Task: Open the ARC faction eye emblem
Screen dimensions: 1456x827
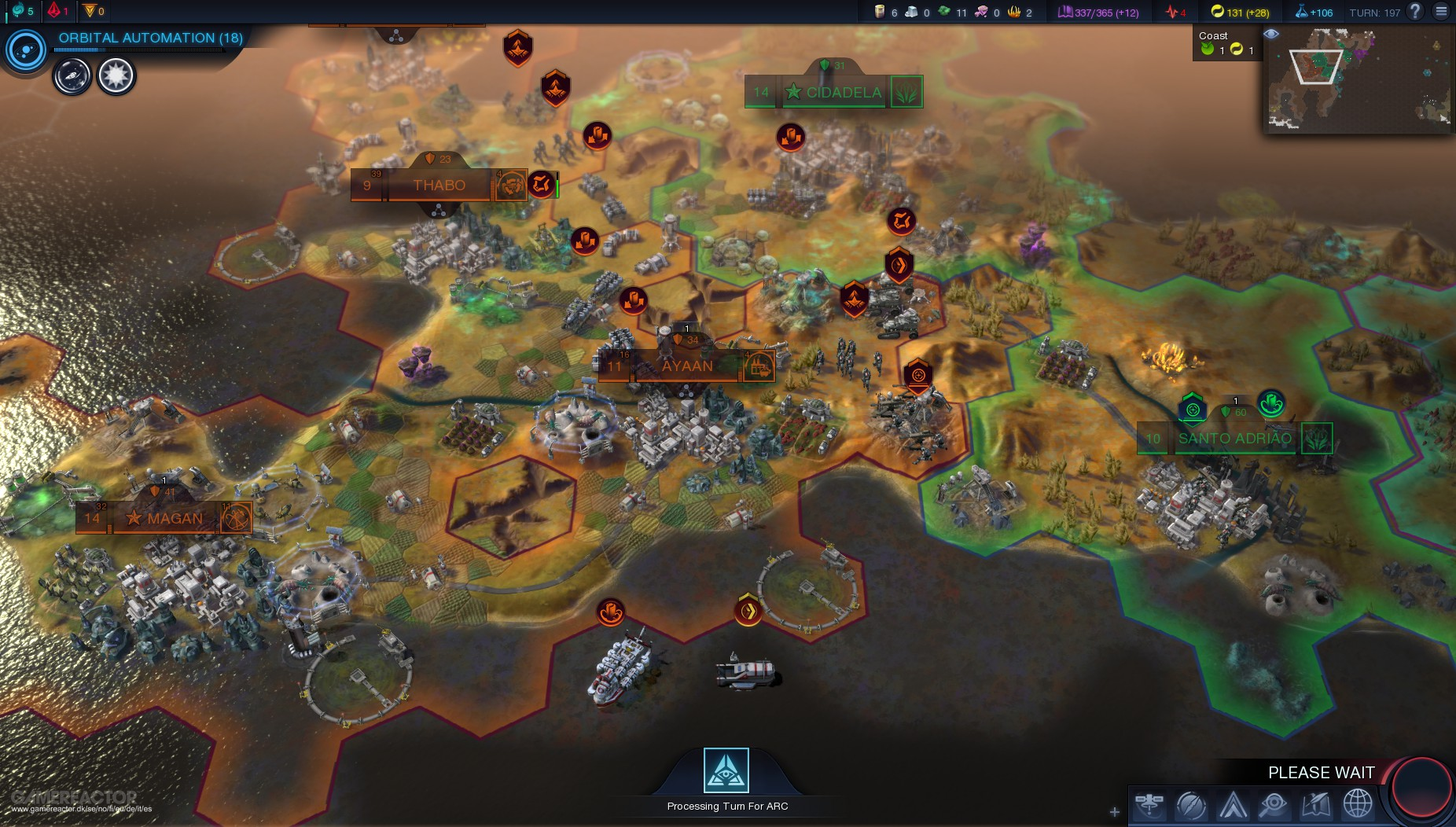Action: pyautogui.click(x=726, y=770)
